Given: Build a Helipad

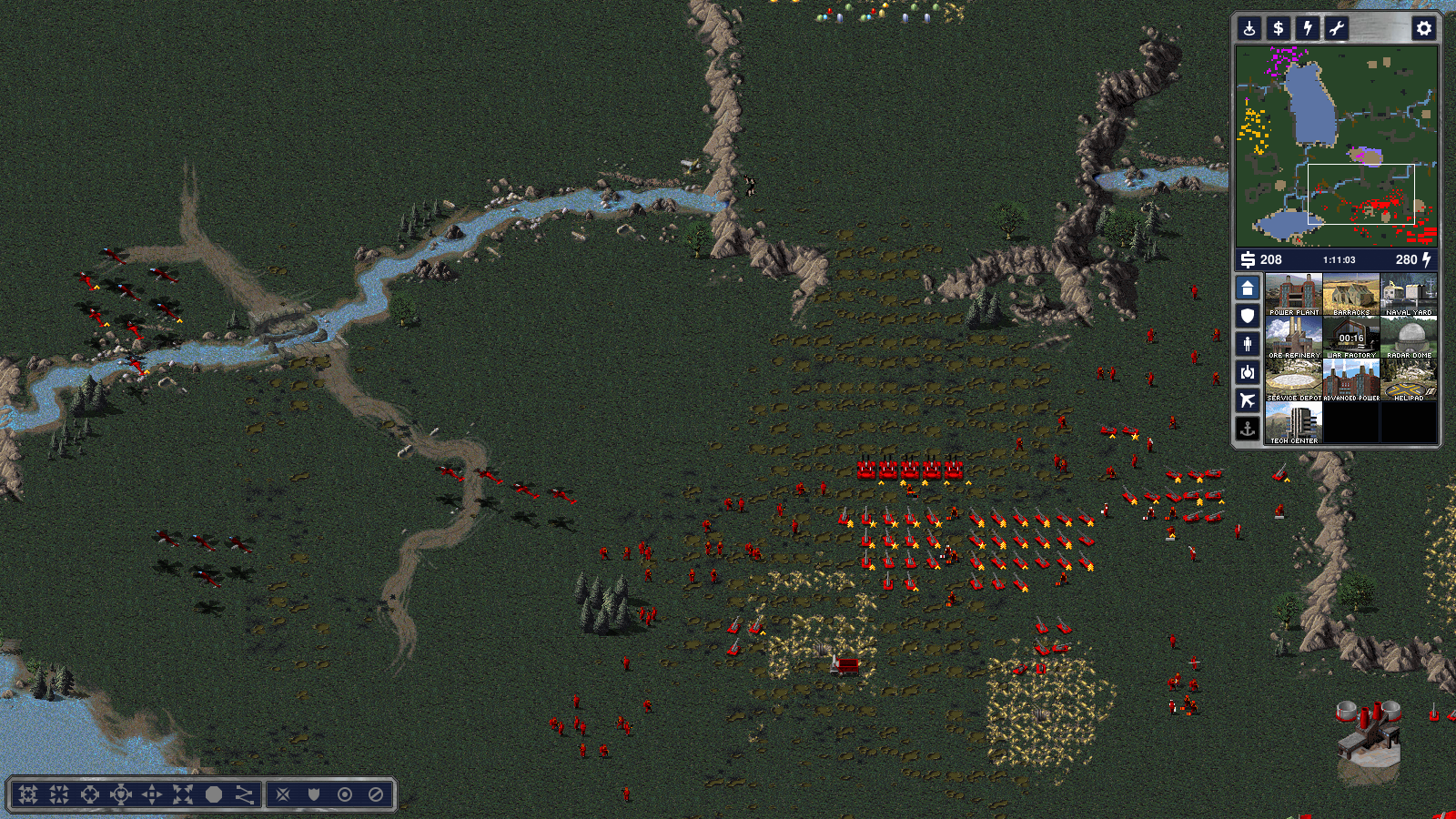Looking at the screenshot, I should tap(1409, 379).
